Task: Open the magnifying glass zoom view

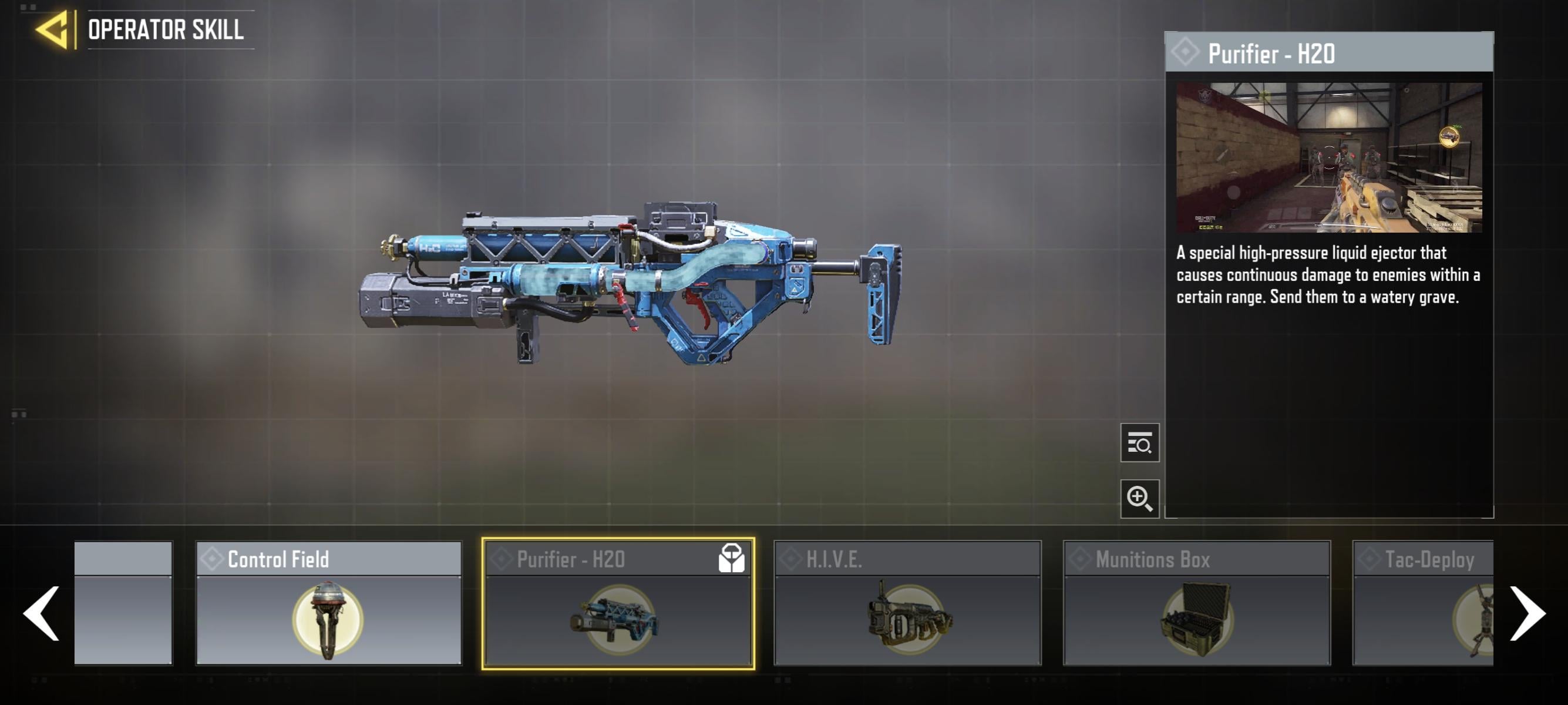Action: click(1139, 499)
